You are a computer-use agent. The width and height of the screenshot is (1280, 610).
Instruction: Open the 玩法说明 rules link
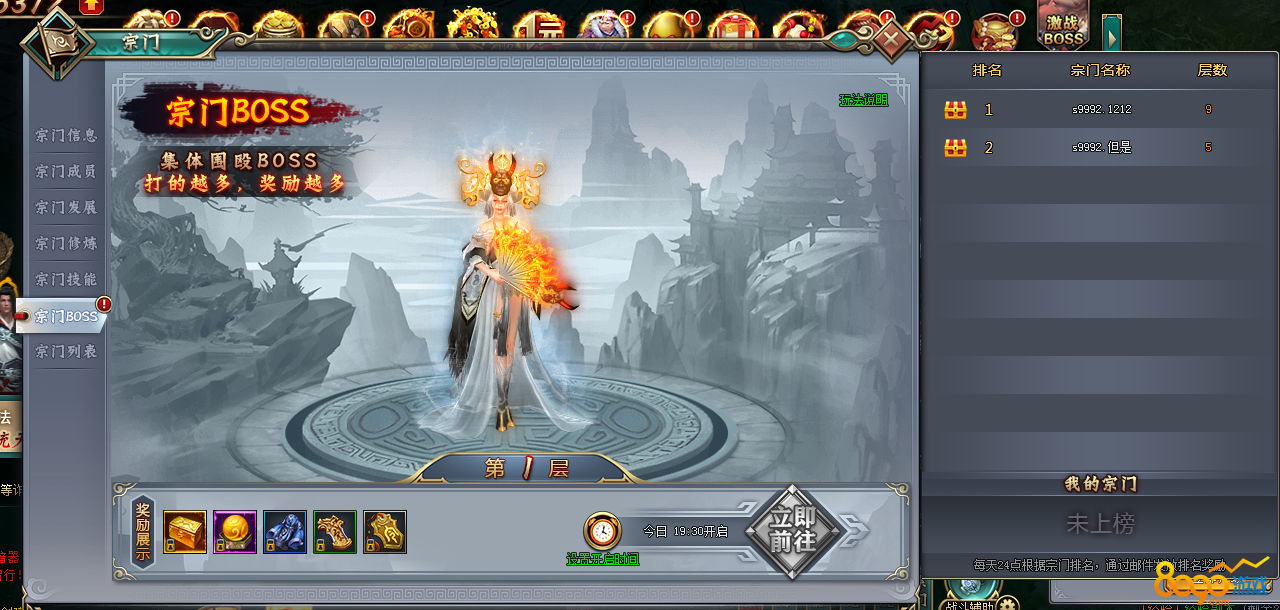[863, 100]
